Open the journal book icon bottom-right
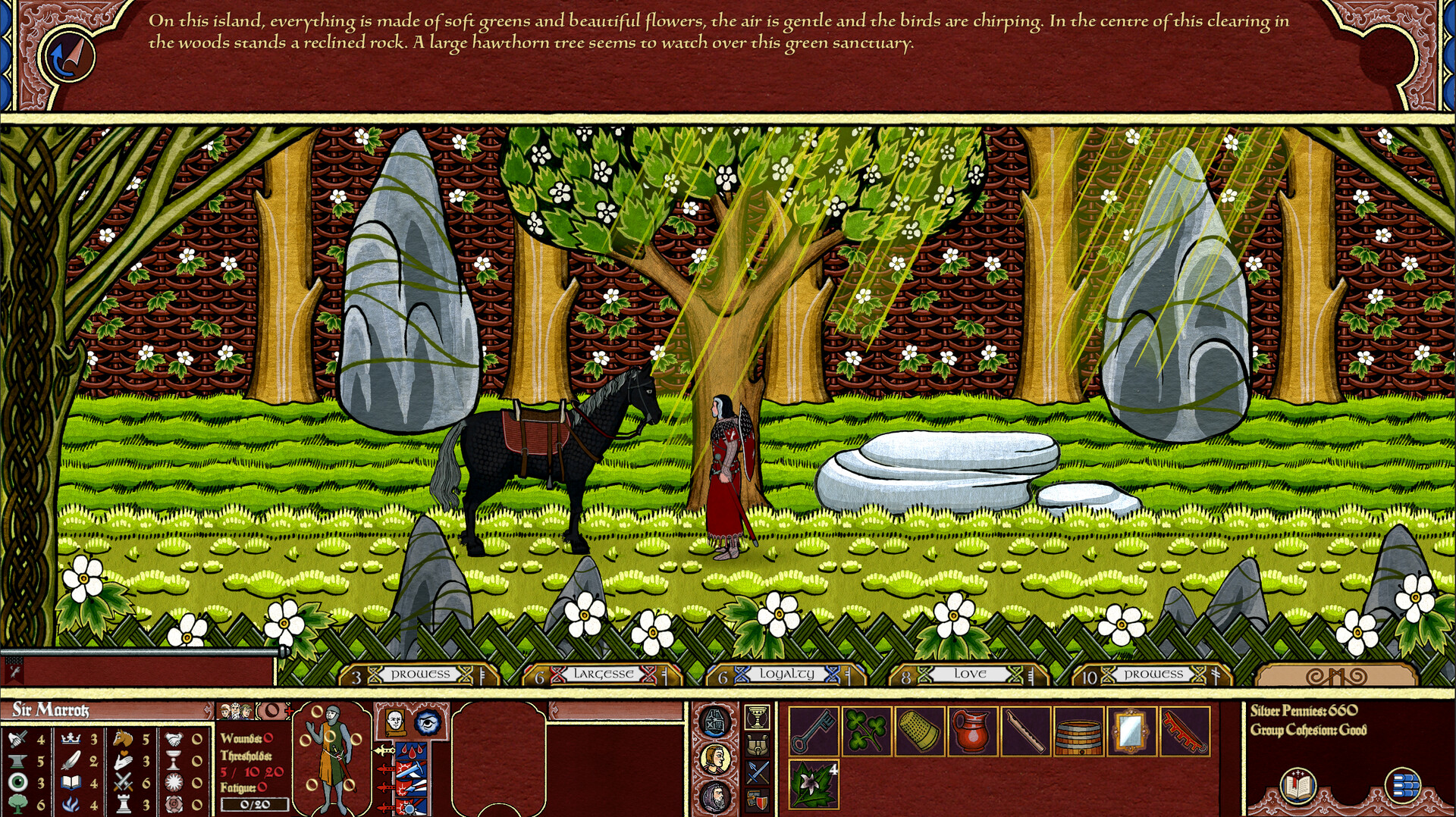 click(x=1298, y=787)
